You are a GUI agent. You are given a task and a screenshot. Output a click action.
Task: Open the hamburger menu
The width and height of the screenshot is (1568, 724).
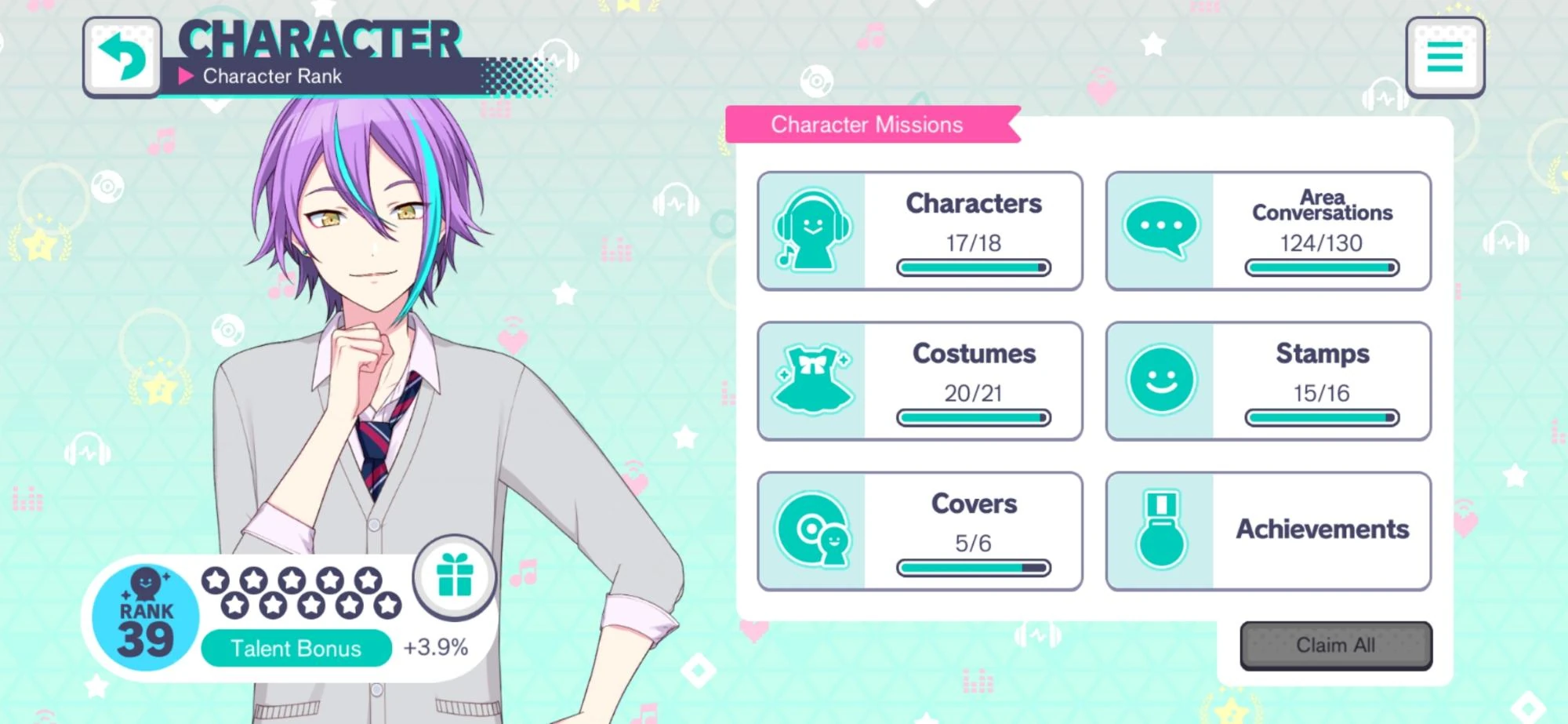tap(1445, 56)
